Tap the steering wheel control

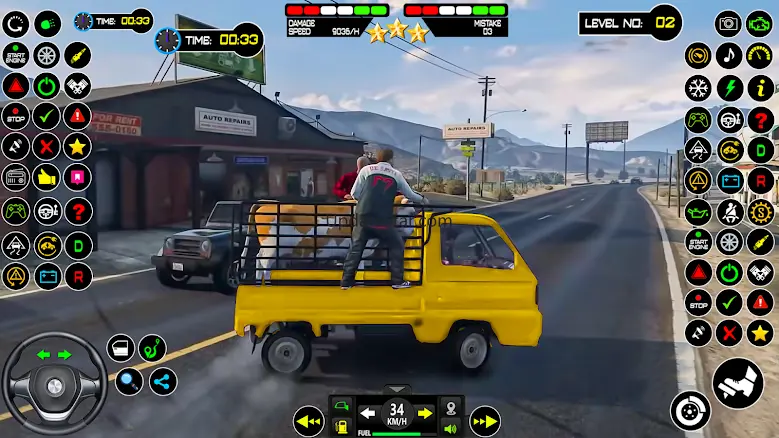coord(54,383)
